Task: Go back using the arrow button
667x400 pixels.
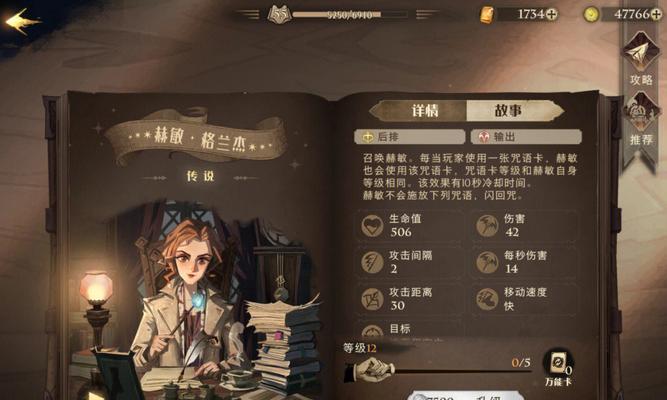Action: (22, 20)
